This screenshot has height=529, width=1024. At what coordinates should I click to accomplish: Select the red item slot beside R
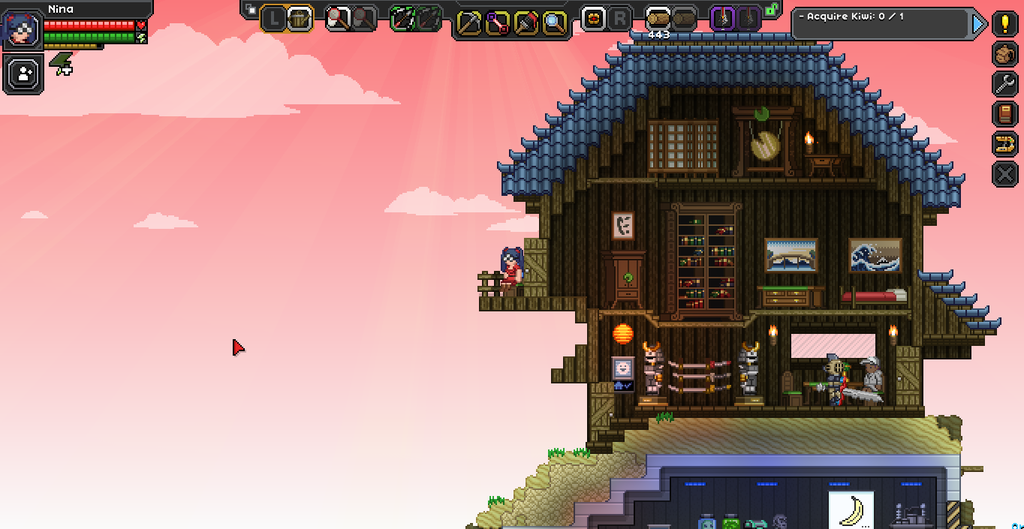(593, 17)
